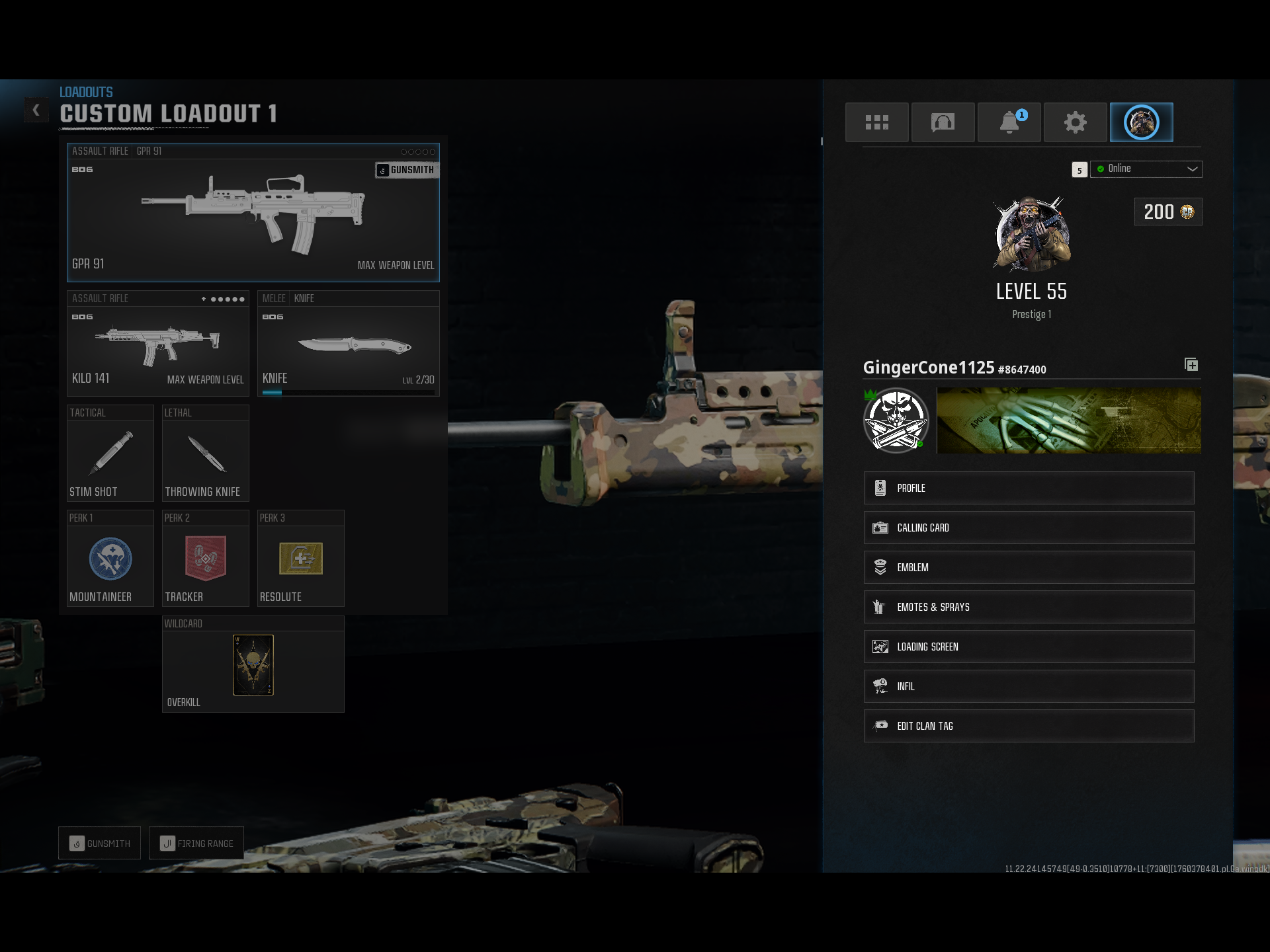
Task: Click Edit Clan Tag
Action: pos(1029,726)
